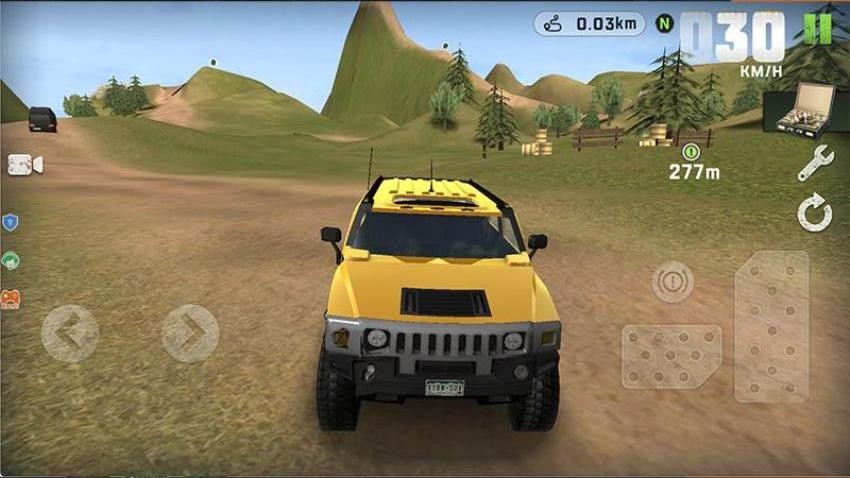This screenshot has height=478, width=850.
Task: Tap the wrench repair icon
Action: pos(815,163)
